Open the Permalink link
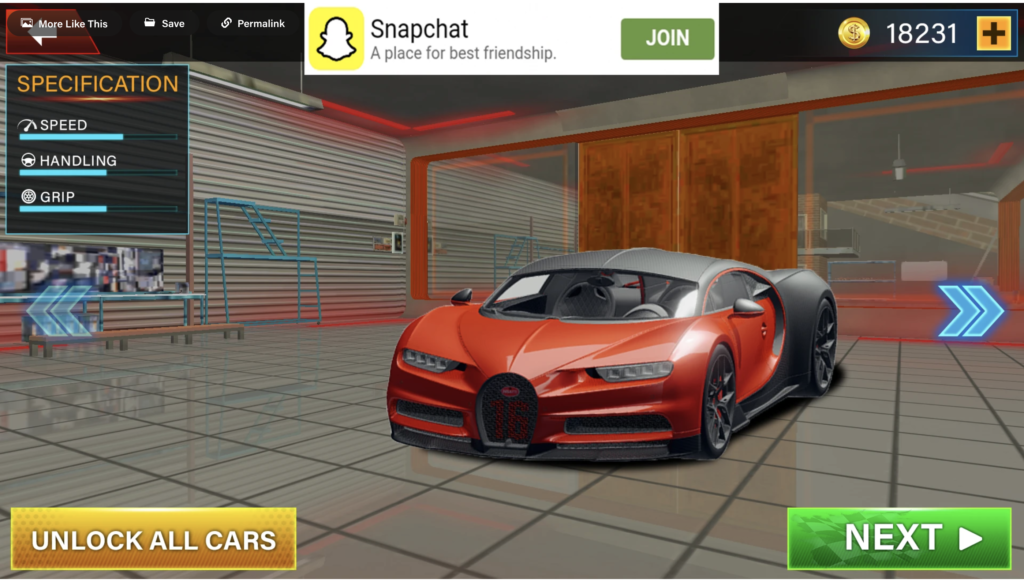Image resolution: width=1024 pixels, height=586 pixels. 253,23
